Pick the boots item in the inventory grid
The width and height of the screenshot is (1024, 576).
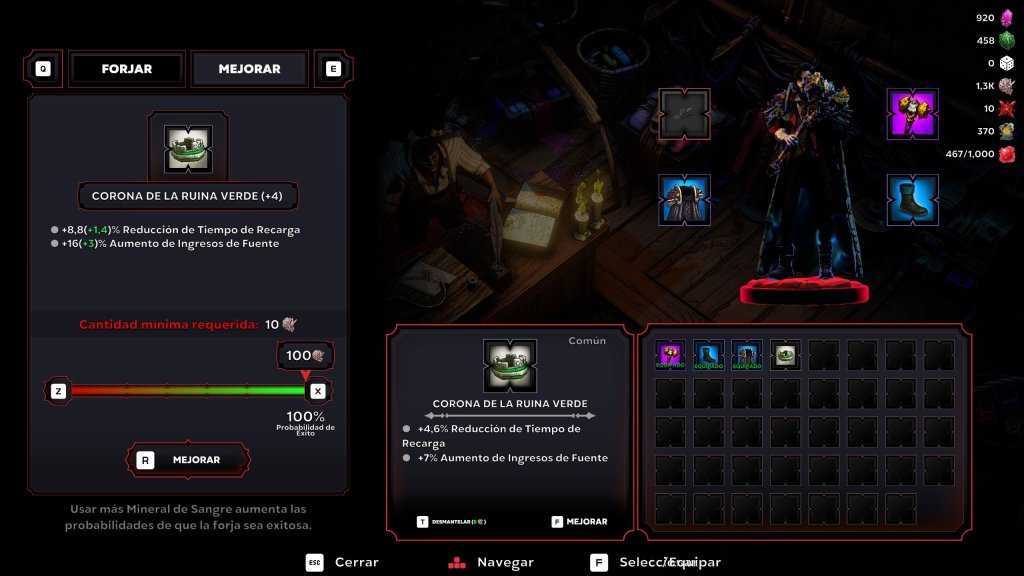click(708, 355)
